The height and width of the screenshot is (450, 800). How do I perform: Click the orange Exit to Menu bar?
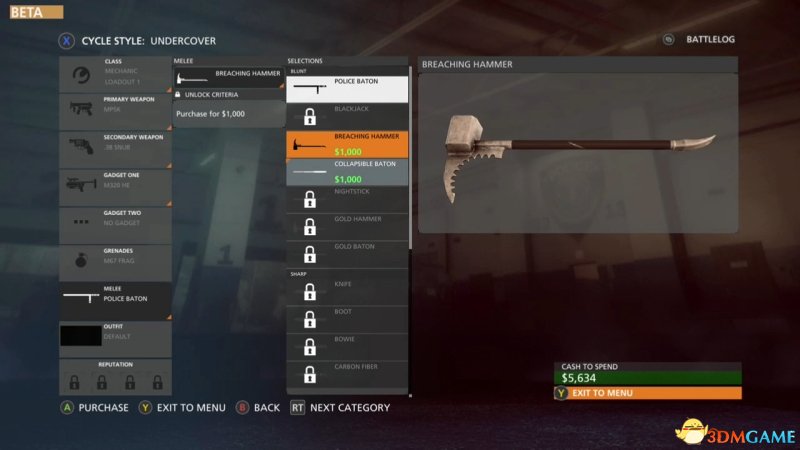pos(647,393)
